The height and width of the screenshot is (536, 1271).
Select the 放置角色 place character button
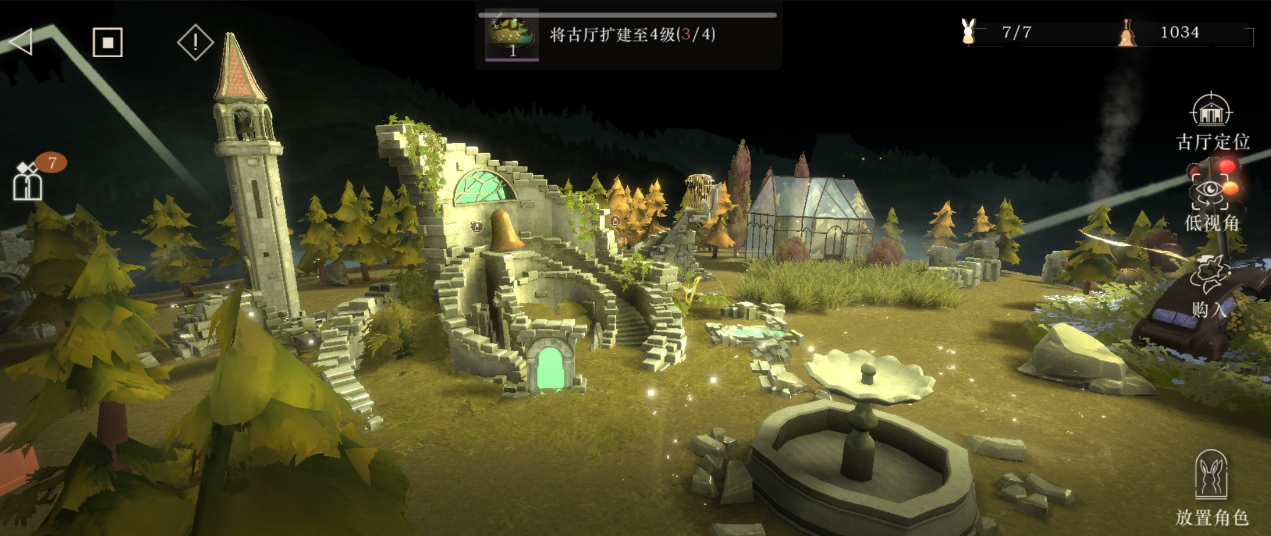point(1211,488)
